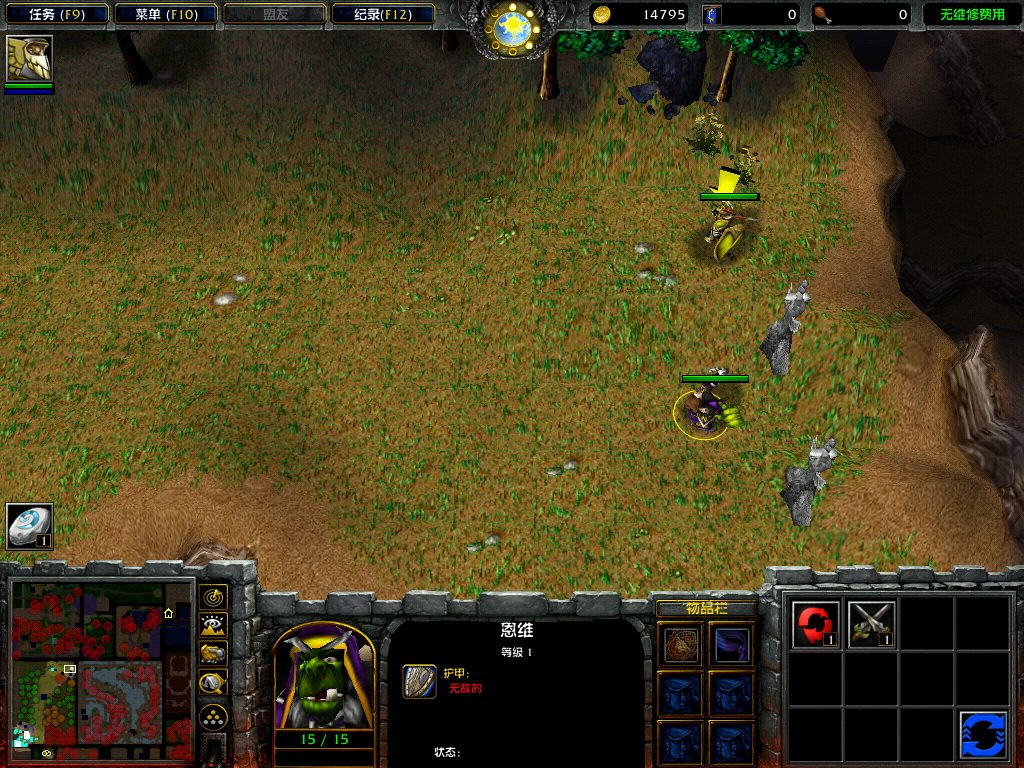Toggle the minimap ally color mode button

213,654
